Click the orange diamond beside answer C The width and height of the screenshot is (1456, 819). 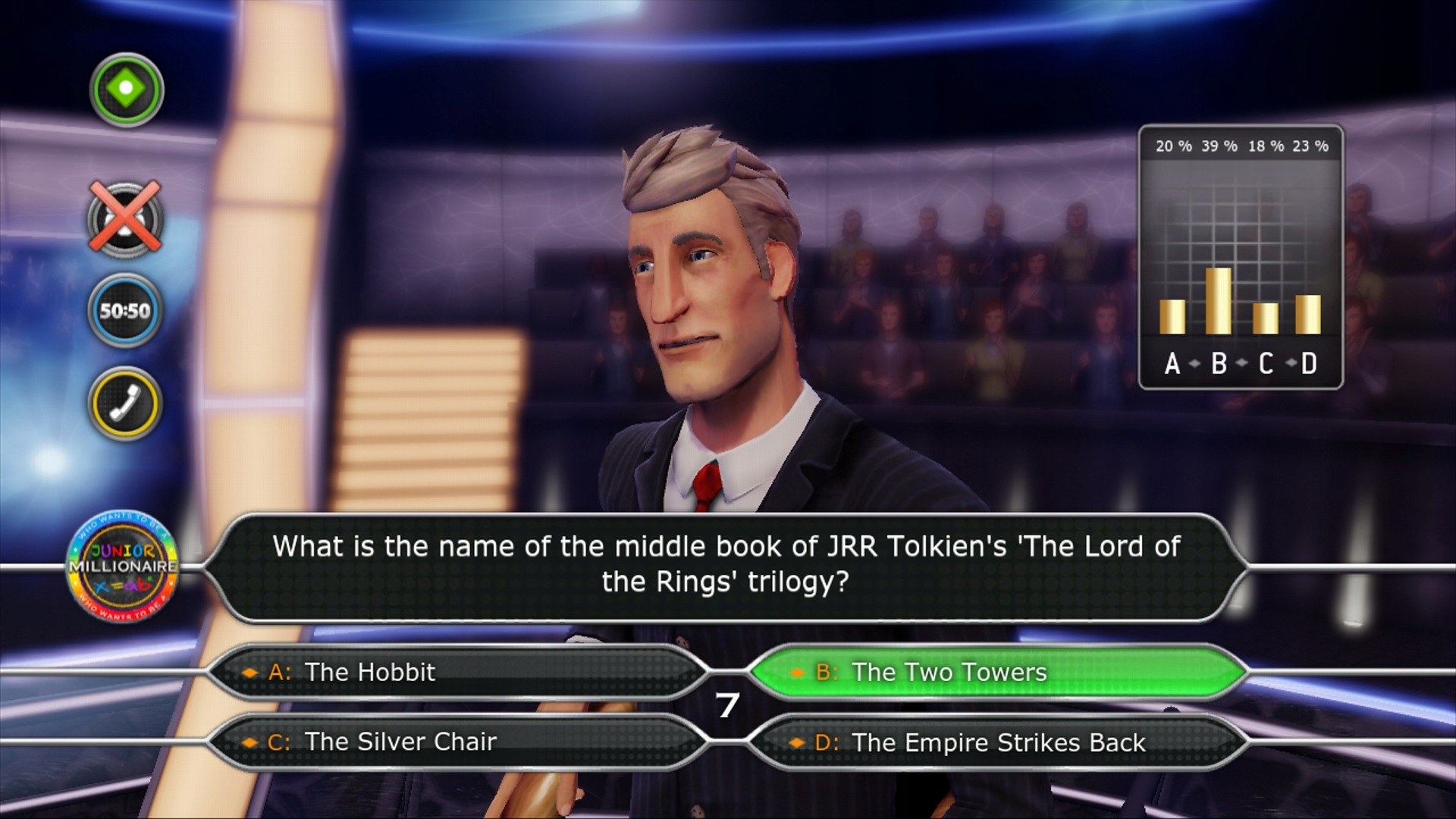(250, 742)
